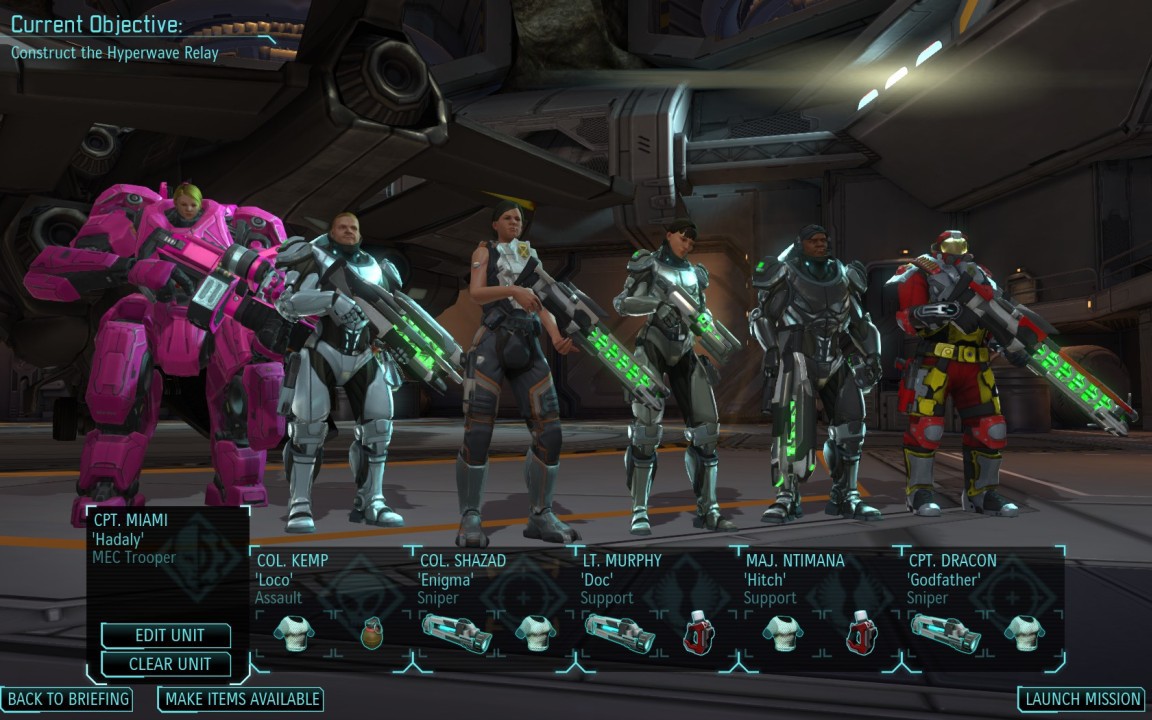This screenshot has width=1152, height=720.
Task: Launch the mission
Action: pyautogui.click(x=1083, y=699)
